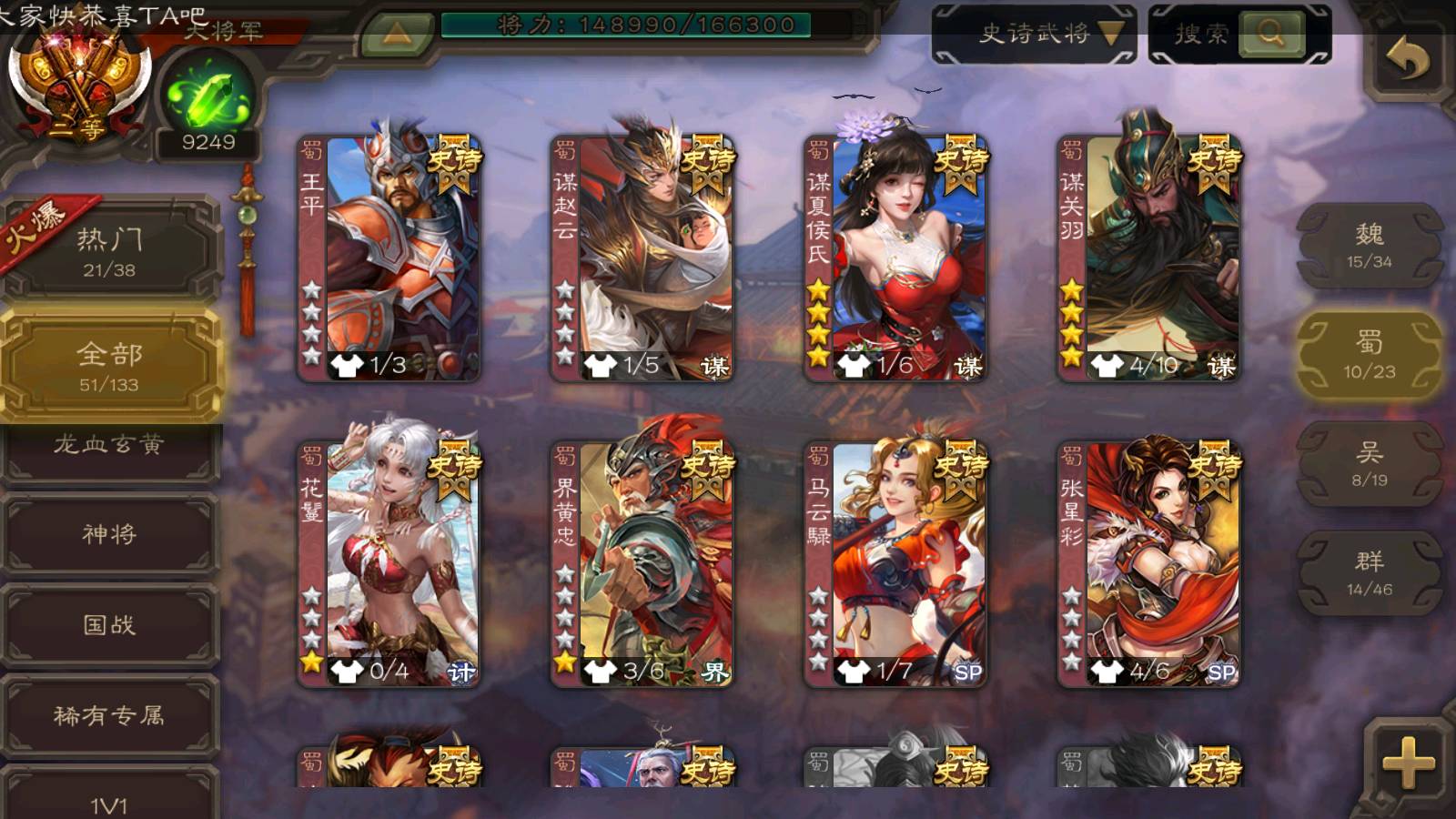
Task: Show the 群 faction heroes
Action: coord(1370,573)
